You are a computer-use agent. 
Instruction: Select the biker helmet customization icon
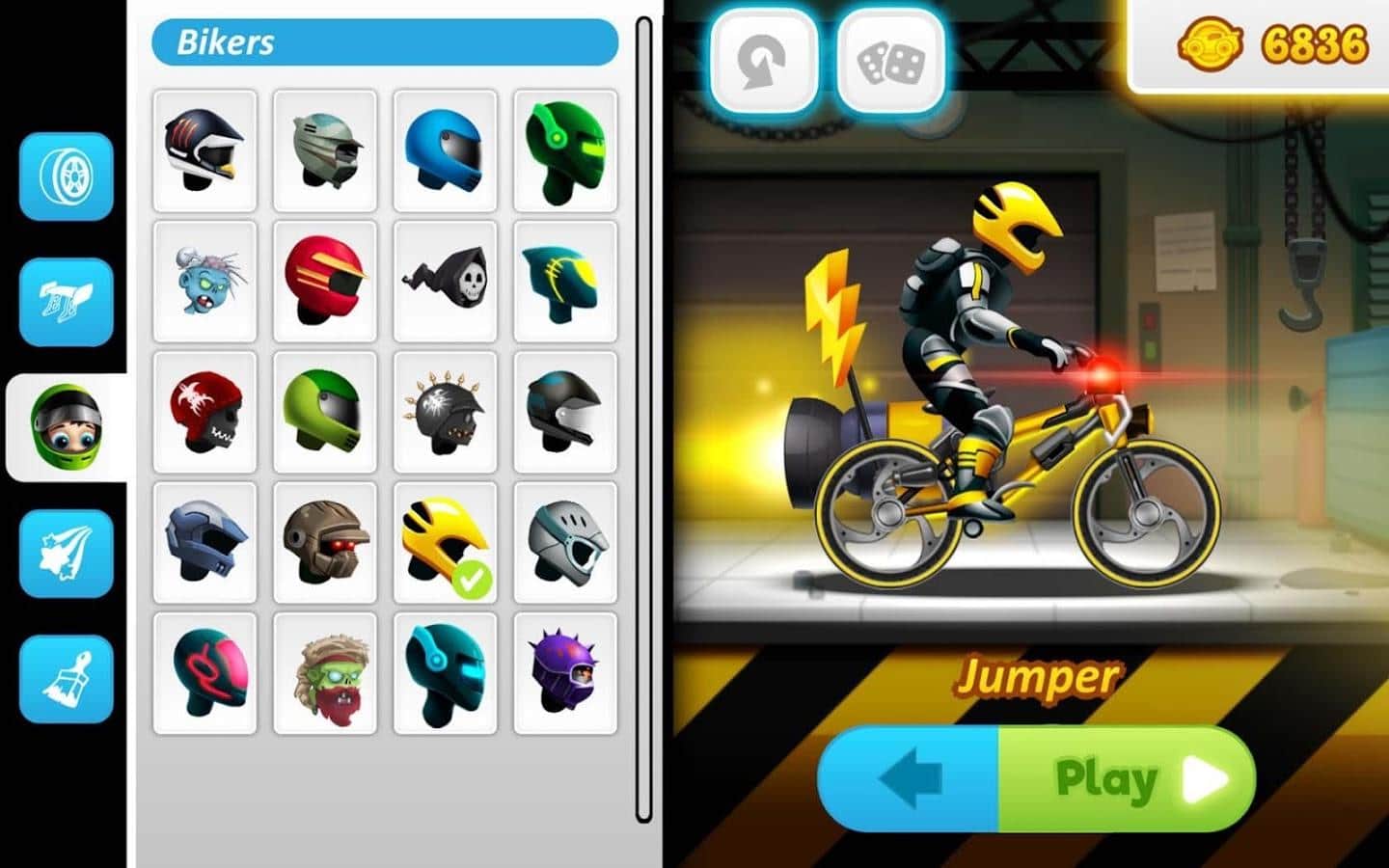click(x=65, y=427)
